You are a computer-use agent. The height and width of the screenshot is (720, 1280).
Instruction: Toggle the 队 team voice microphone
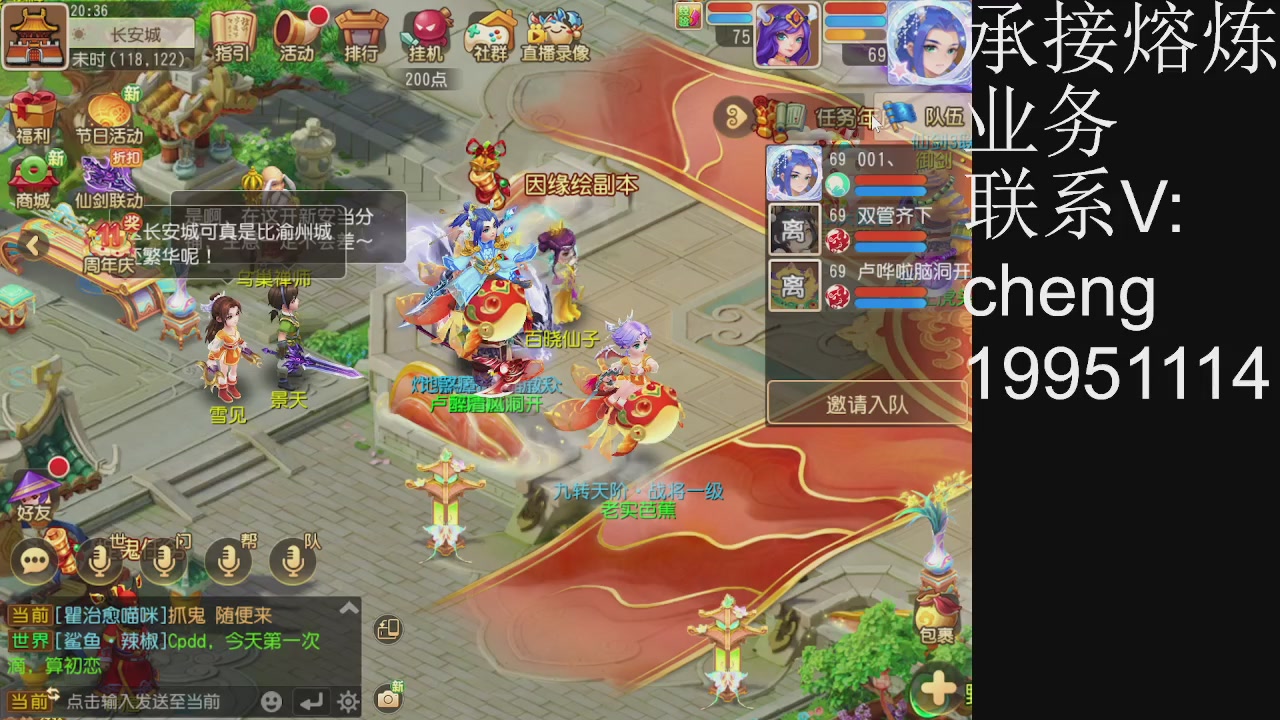coord(294,560)
